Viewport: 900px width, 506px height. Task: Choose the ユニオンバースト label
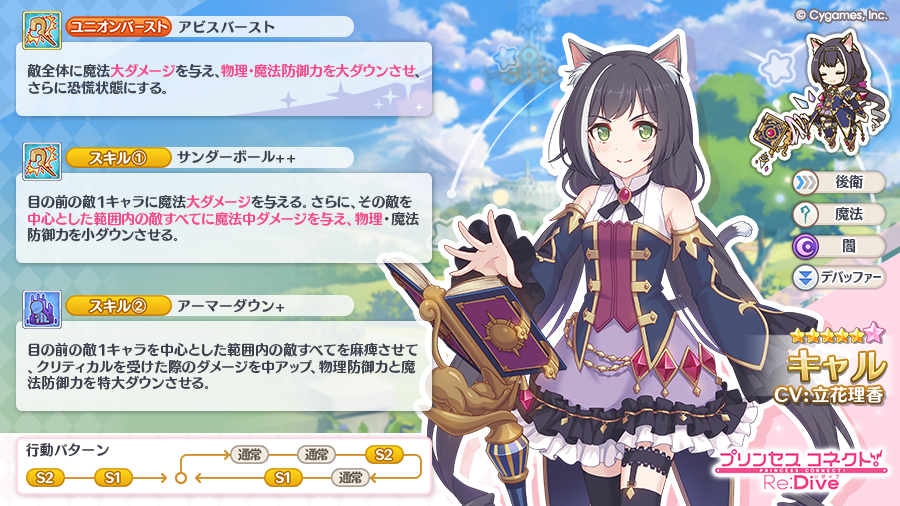coord(118,27)
